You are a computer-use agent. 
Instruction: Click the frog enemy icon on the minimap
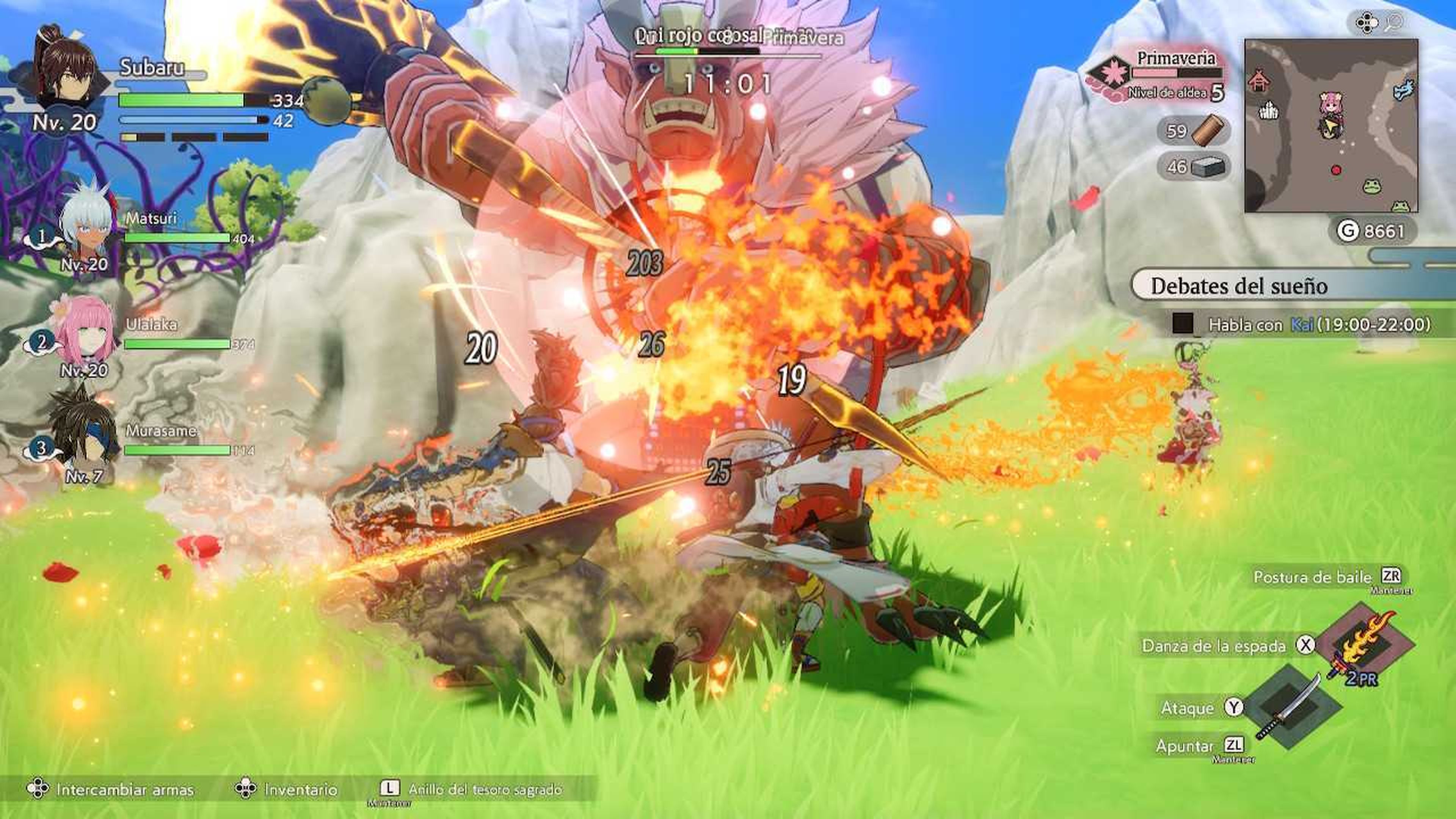pos(1372,187)
